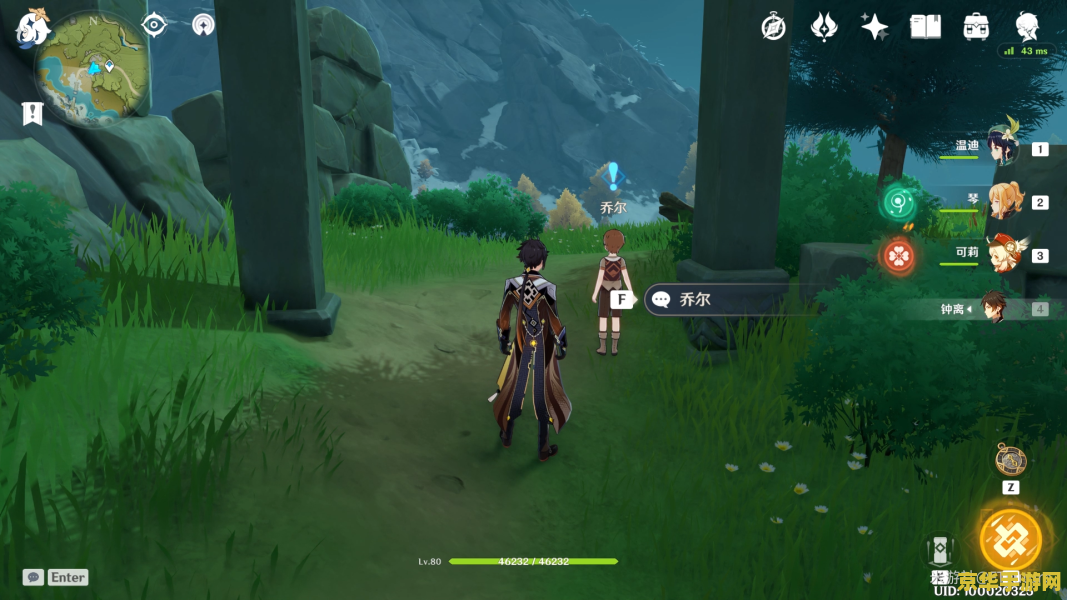
Task: Click the co-op signal icon beside the minimap
Action: pyautogui.click(x=203, y=25)
